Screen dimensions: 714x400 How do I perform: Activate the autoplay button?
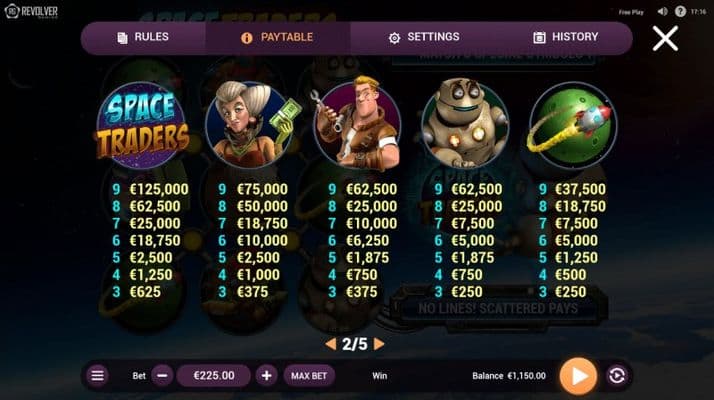click(x=617, y=376)
